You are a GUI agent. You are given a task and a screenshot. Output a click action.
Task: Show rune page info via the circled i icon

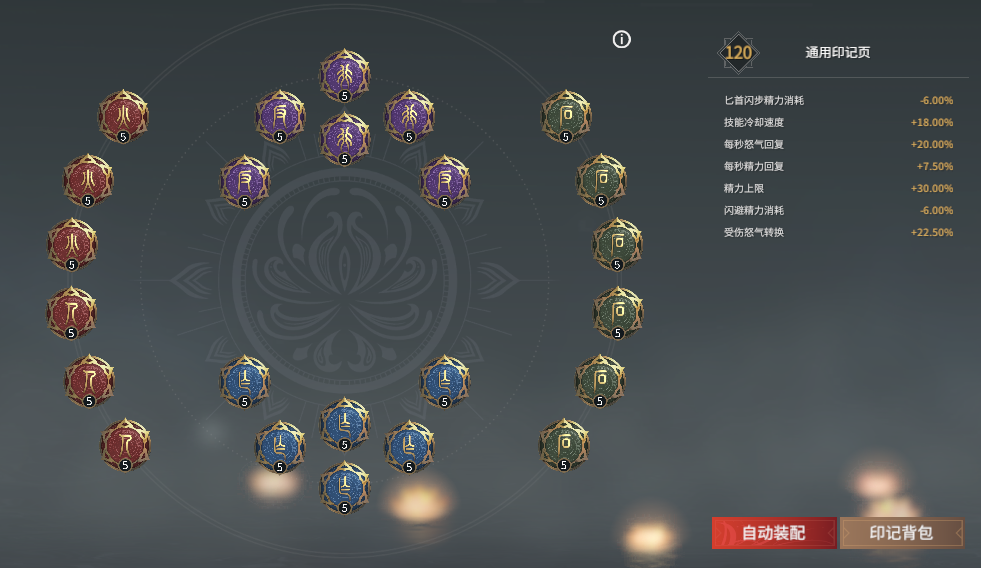click(622, 40)
